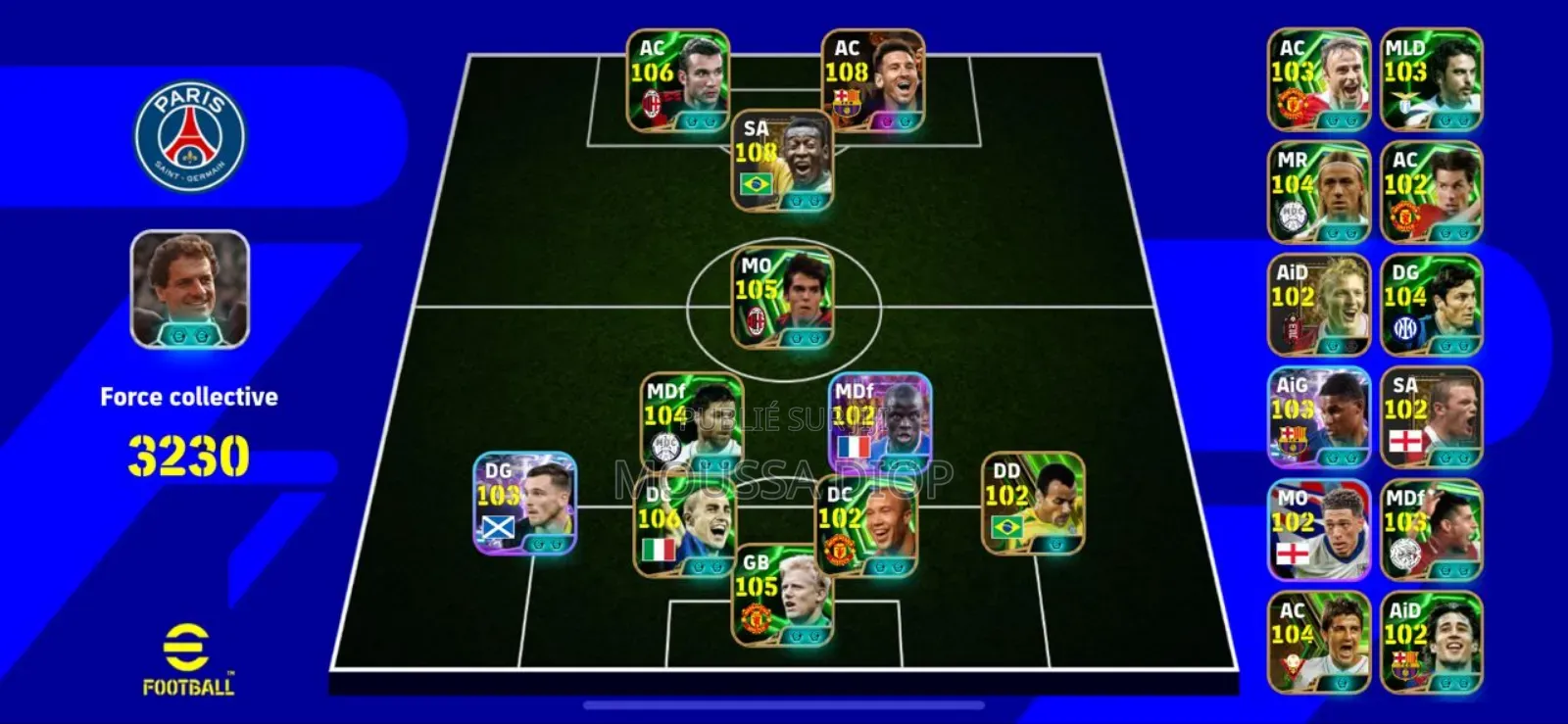Screen dimensions: 1568x724
Task: Click the Inter badge on the DG 104 bench card
Action: [1403, 327]
